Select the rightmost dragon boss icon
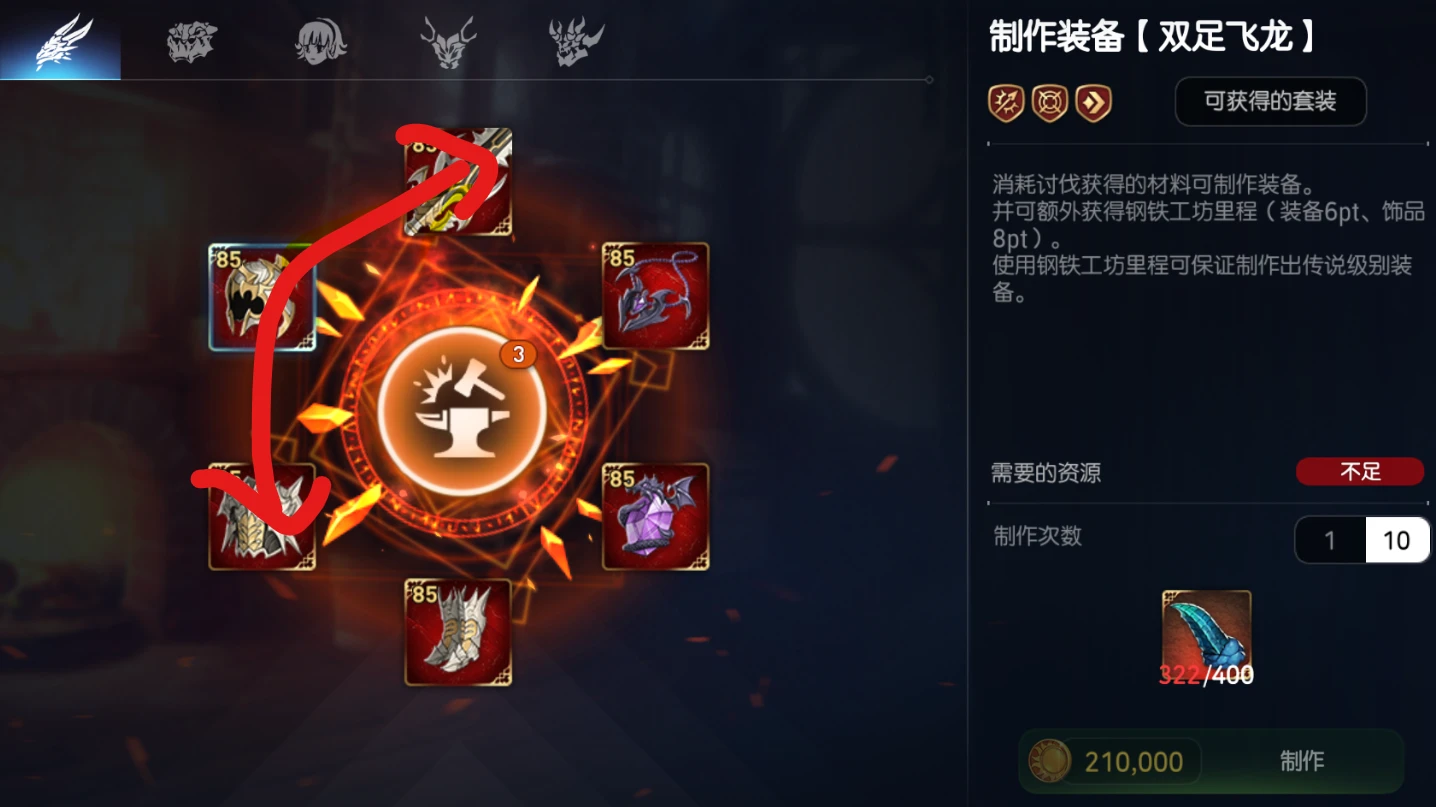1436x807 pixels. (x=575, y=40)
